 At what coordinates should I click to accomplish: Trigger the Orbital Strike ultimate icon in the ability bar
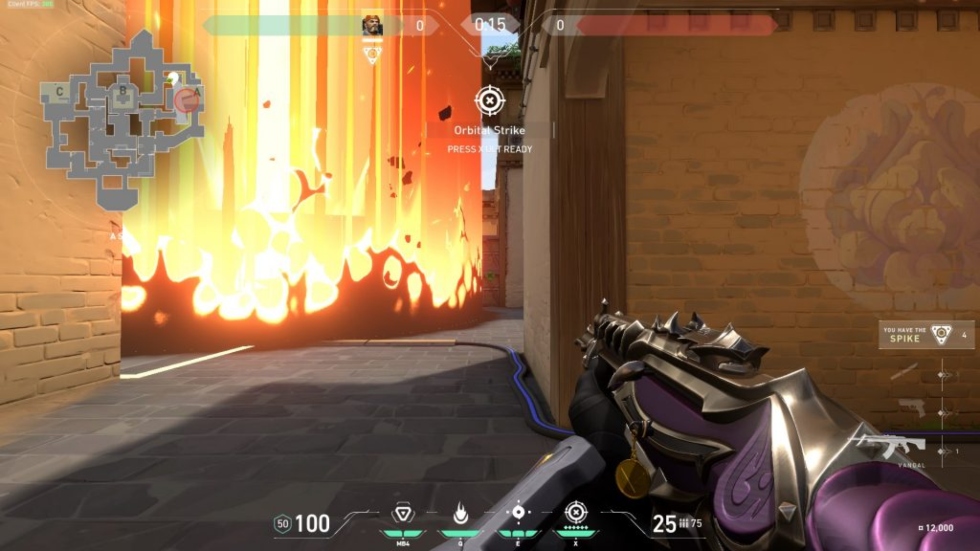[575, 513]
